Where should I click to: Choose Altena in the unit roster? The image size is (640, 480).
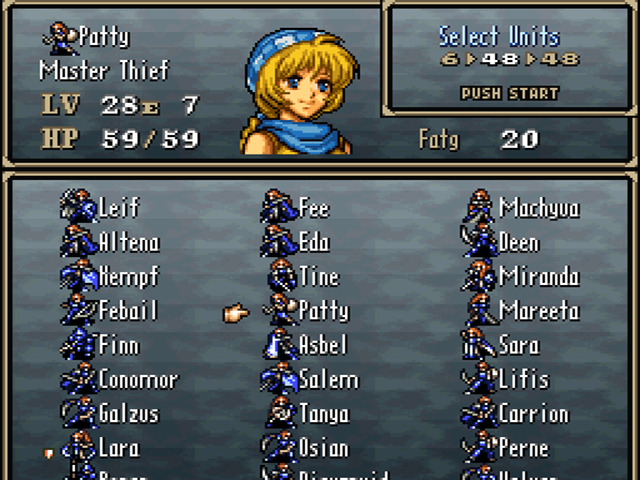point(128,242)
